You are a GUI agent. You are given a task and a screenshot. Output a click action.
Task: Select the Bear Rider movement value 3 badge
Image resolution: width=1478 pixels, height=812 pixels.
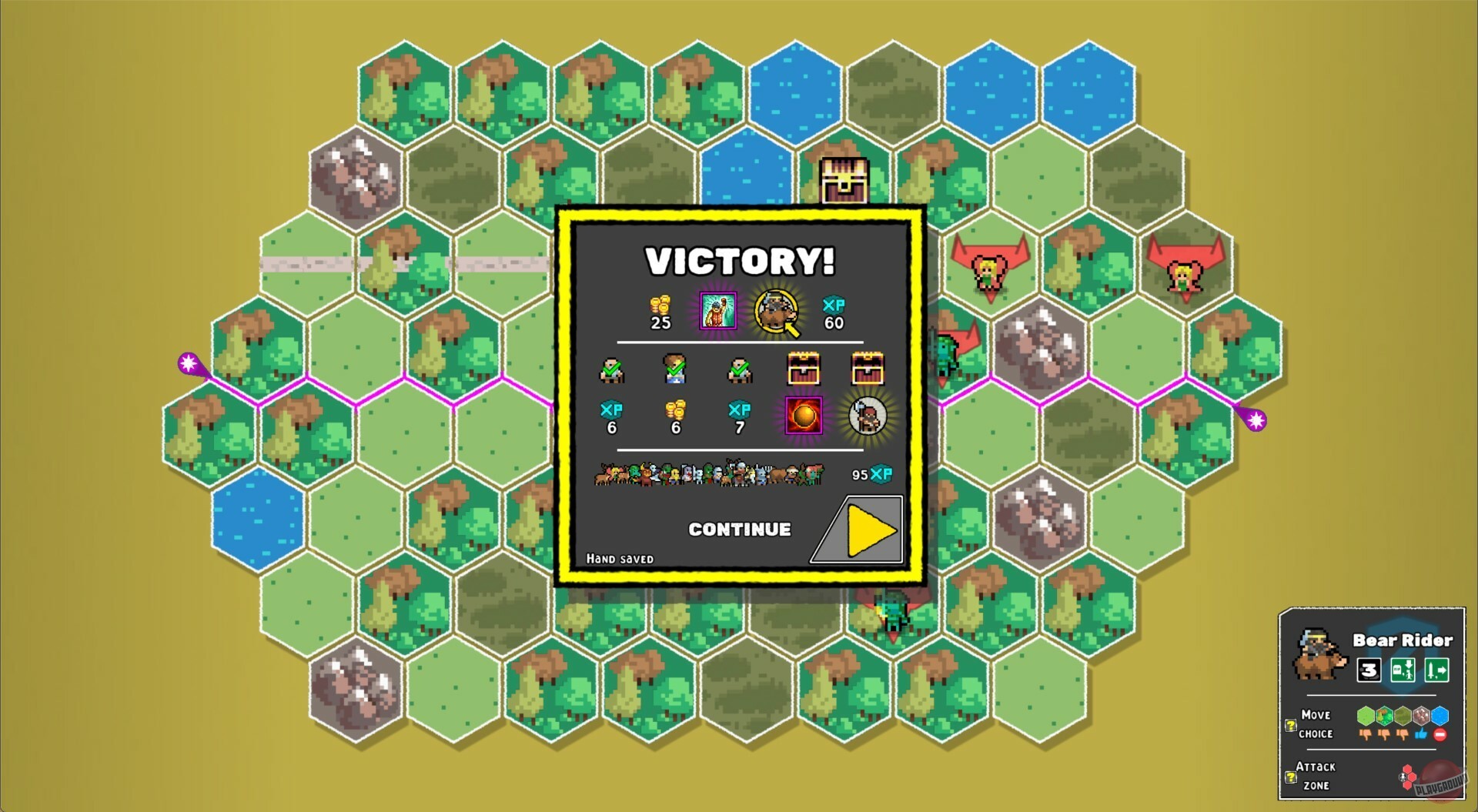(1369, 670)
